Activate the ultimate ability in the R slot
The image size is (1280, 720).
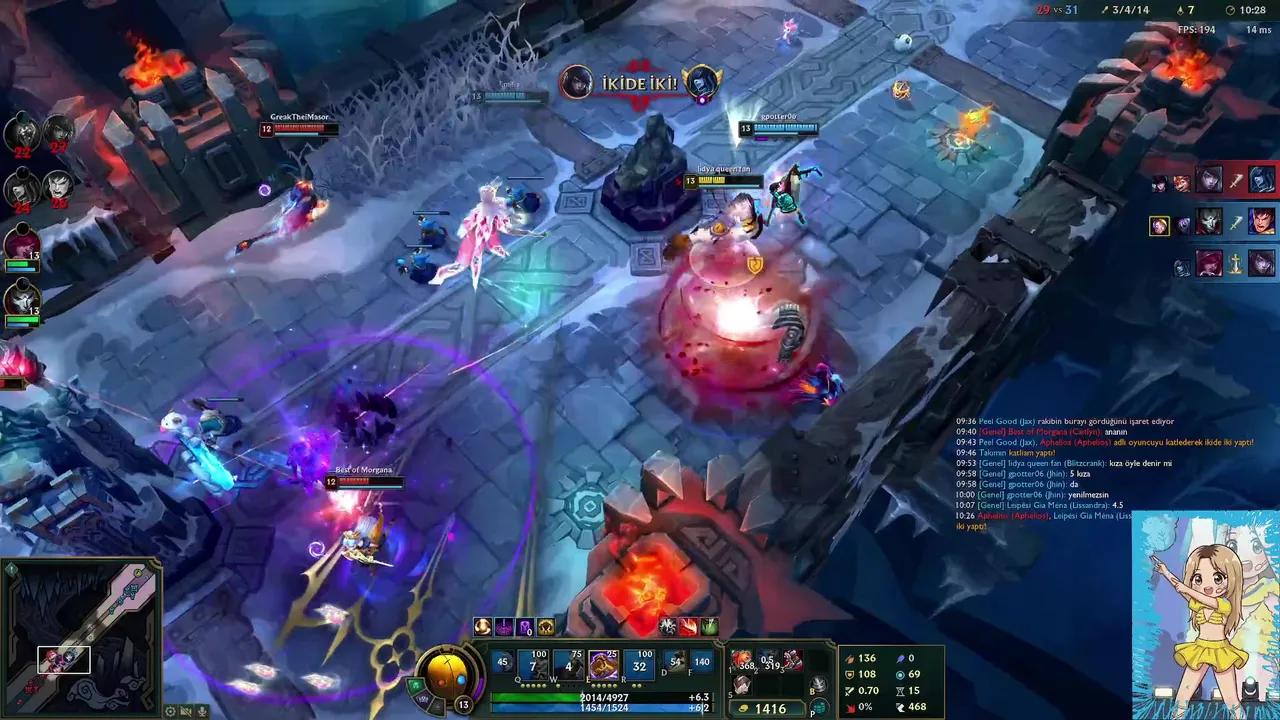[x=638, y=663]
